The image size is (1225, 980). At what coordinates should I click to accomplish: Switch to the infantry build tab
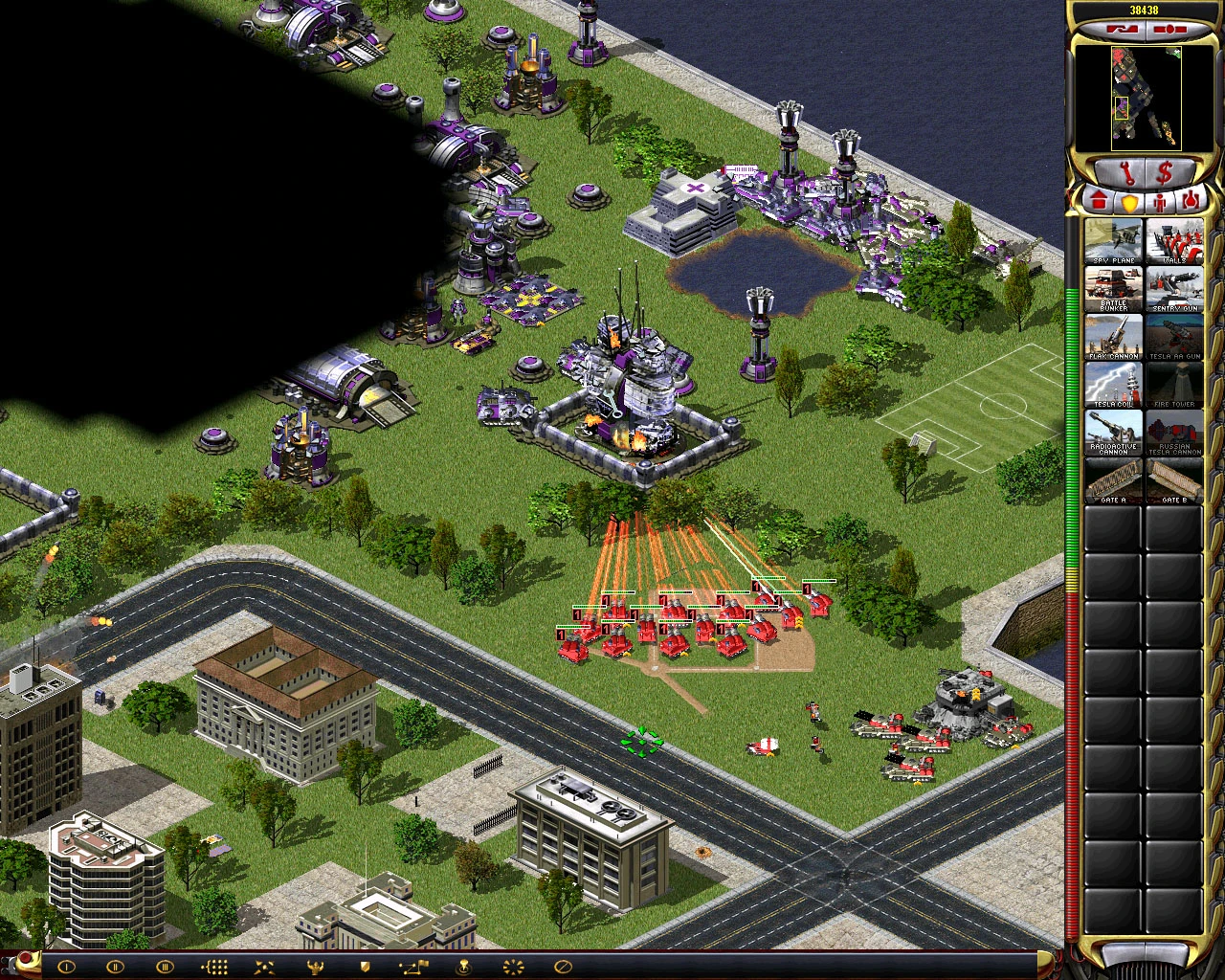click(x=1158, y=201)
